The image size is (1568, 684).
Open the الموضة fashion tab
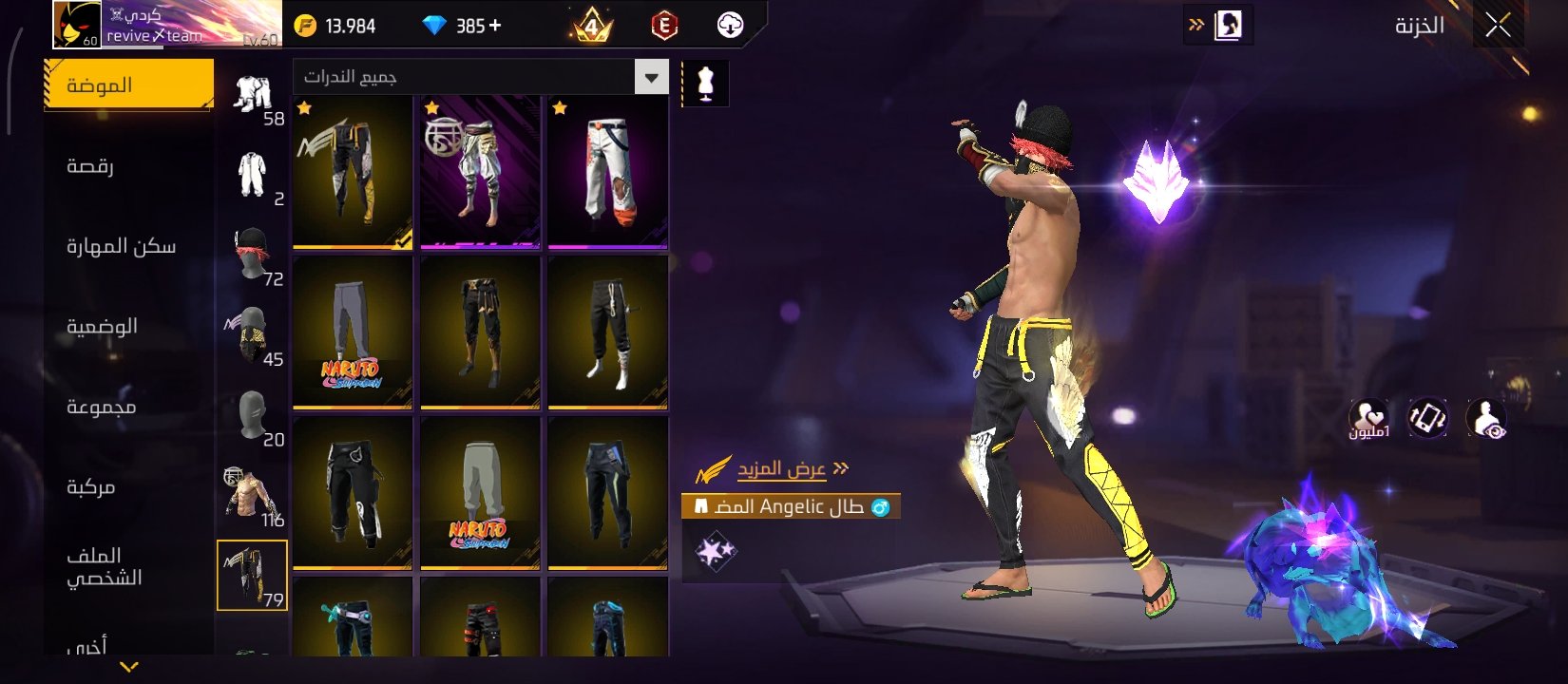[128, 85]
